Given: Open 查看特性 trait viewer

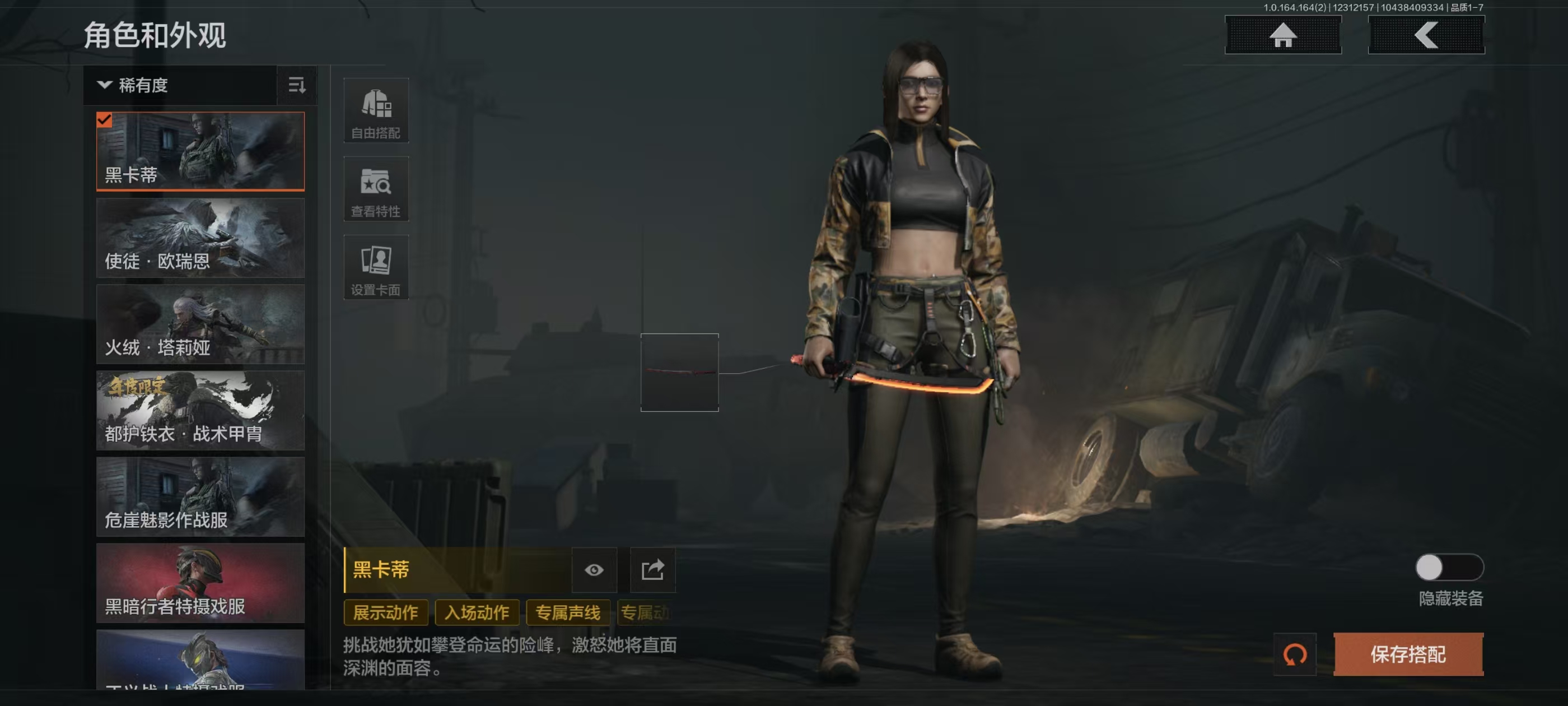Looking at the screenshot, I should coord(376,189).
